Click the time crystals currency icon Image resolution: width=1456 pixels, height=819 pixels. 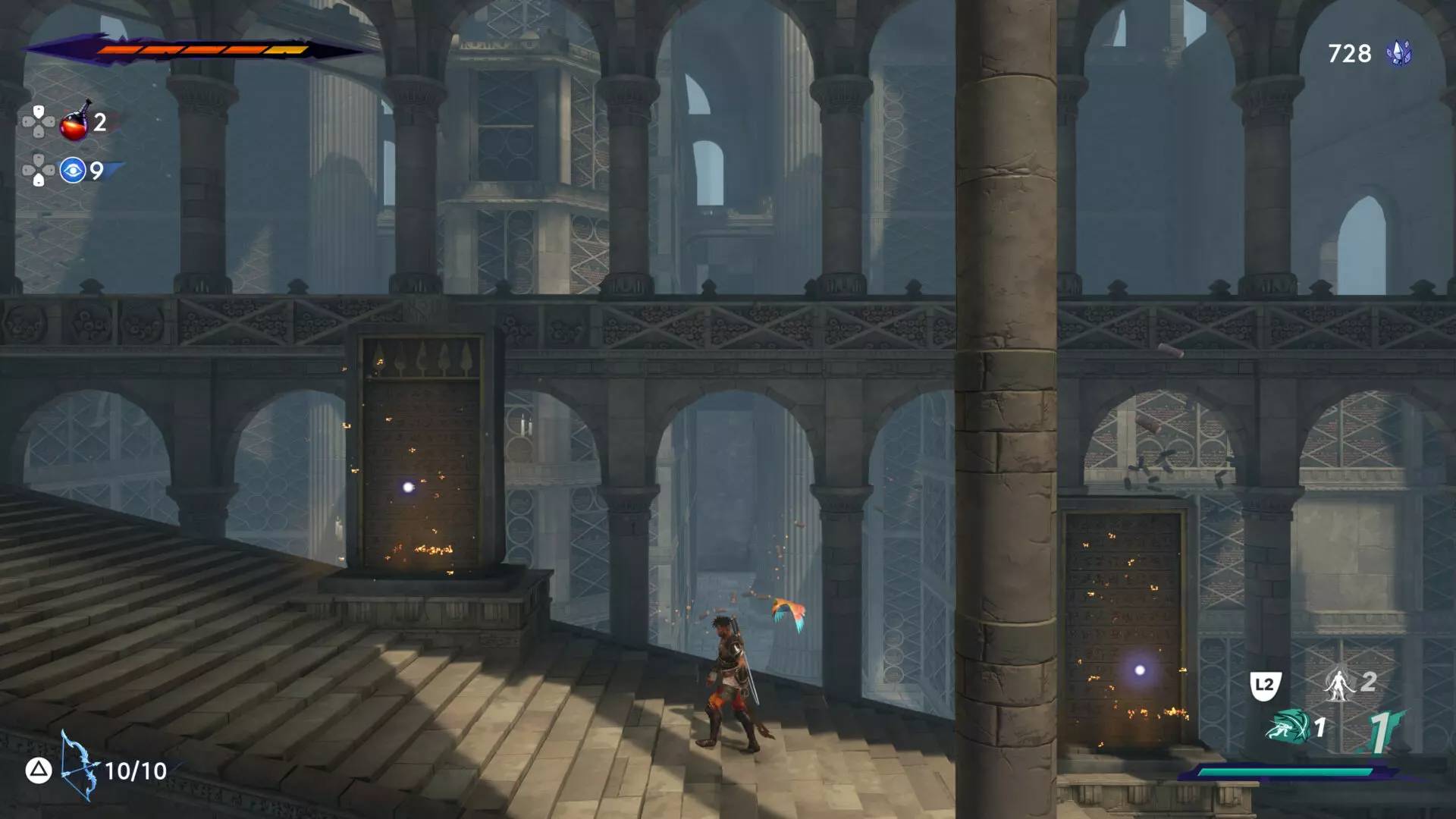coord(1398,53)
